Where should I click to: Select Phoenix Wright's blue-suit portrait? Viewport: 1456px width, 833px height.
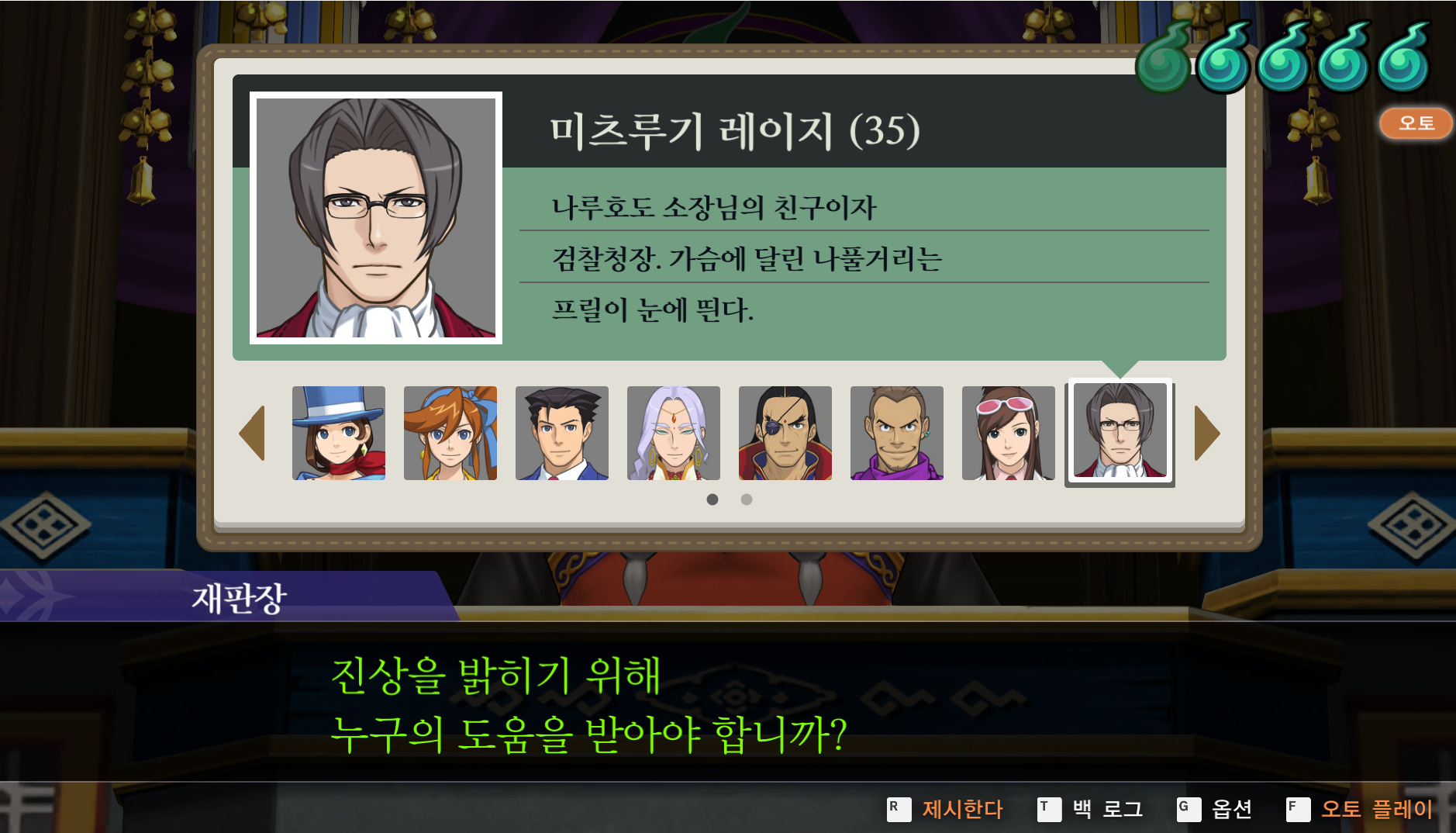click(563, 433)
